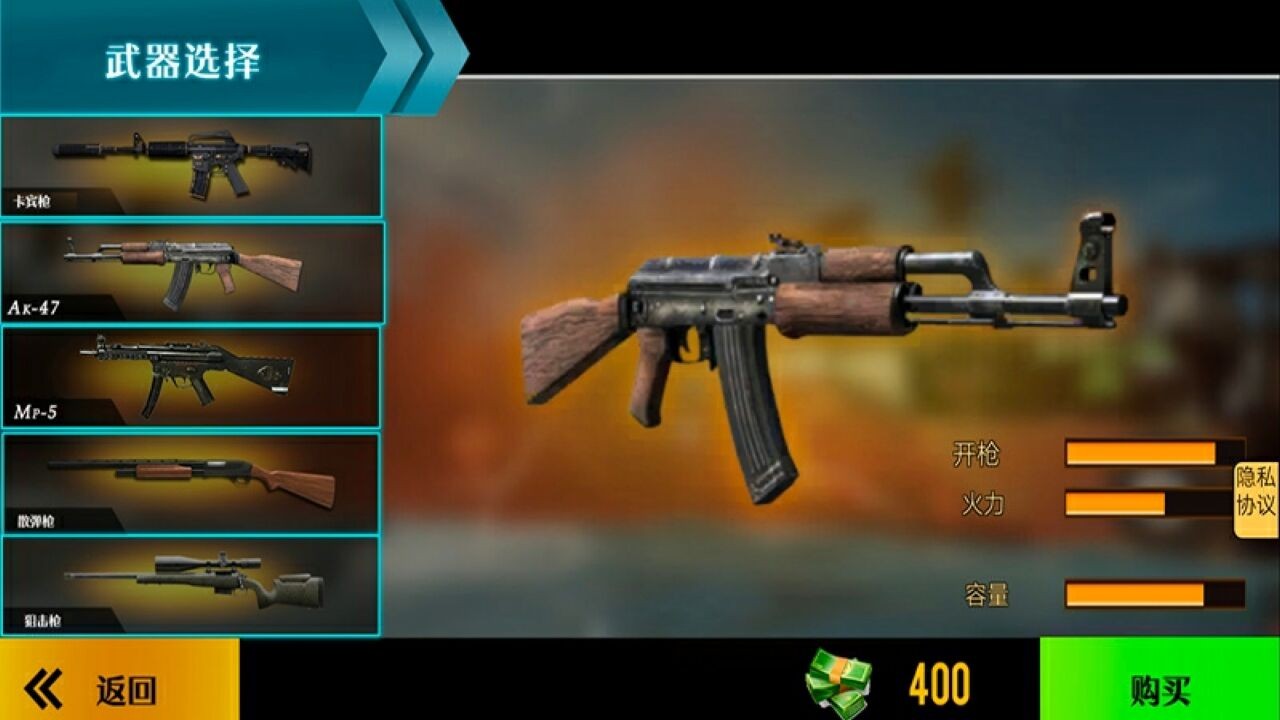Select the carbine (卡宾枪) weapon
This screenshot has width=1280, height=720.
[x=190, y=166]
